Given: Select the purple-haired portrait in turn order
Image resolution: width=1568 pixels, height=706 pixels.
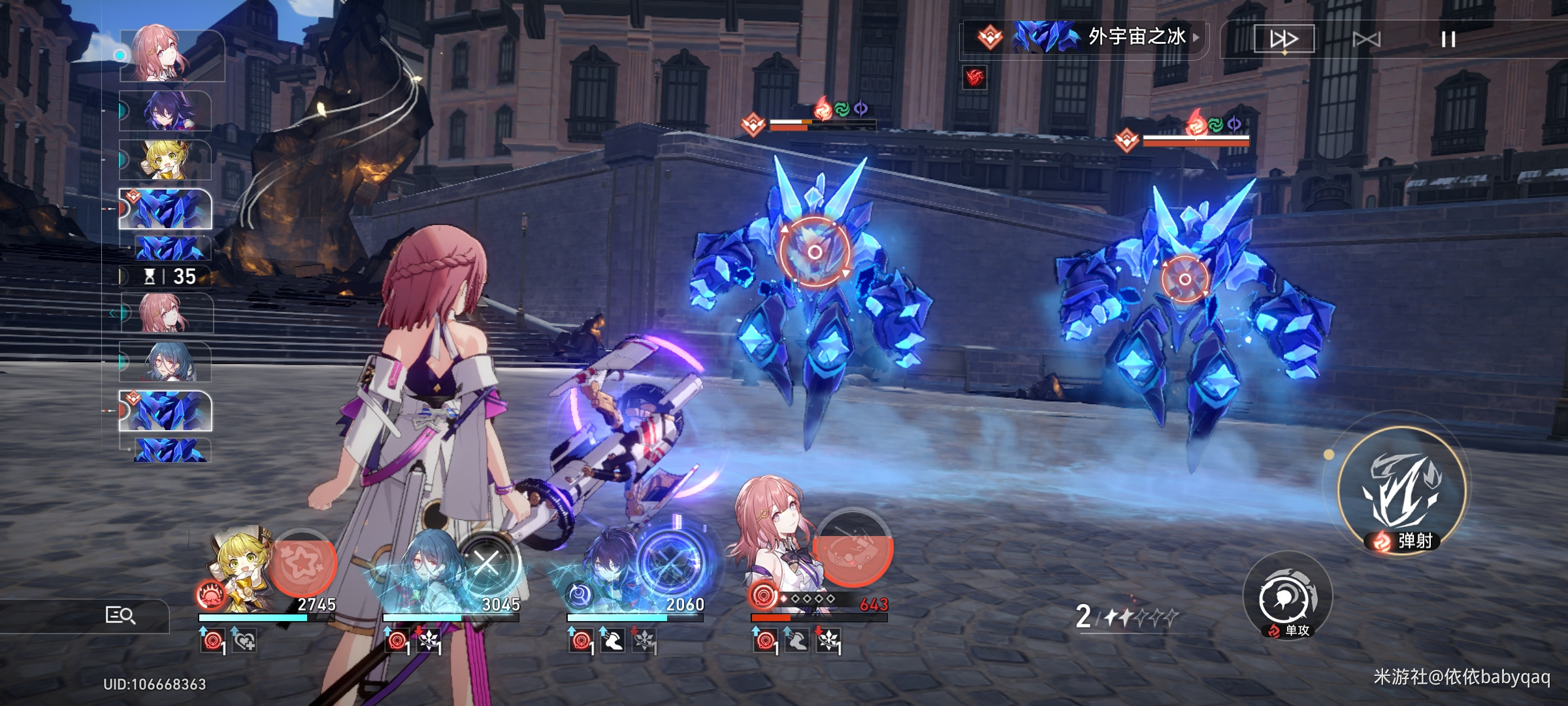Looking at the screenshot, I should coord(166,110).
